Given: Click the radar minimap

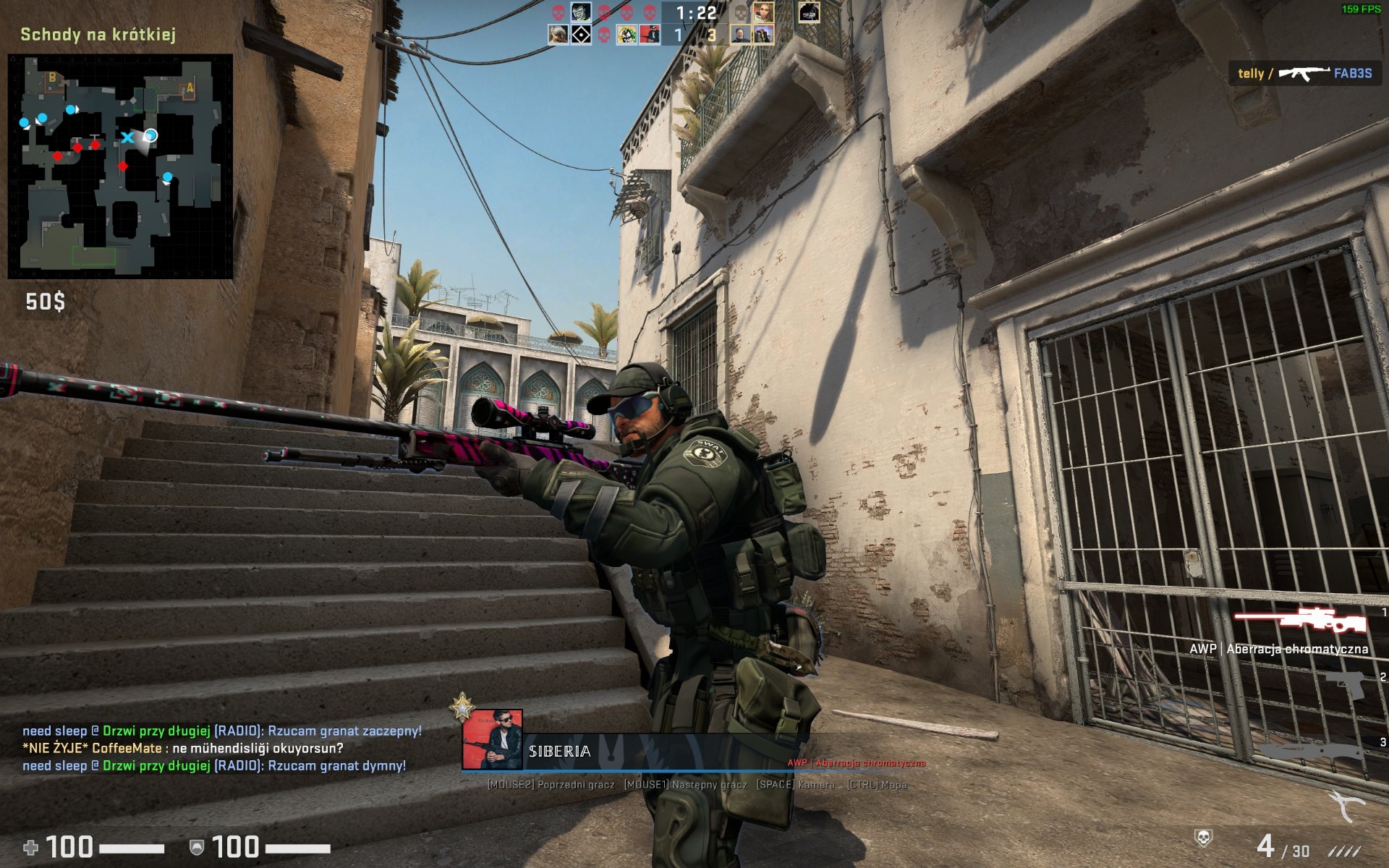Looking at the screenshot, I should click(x=120, y=166).
